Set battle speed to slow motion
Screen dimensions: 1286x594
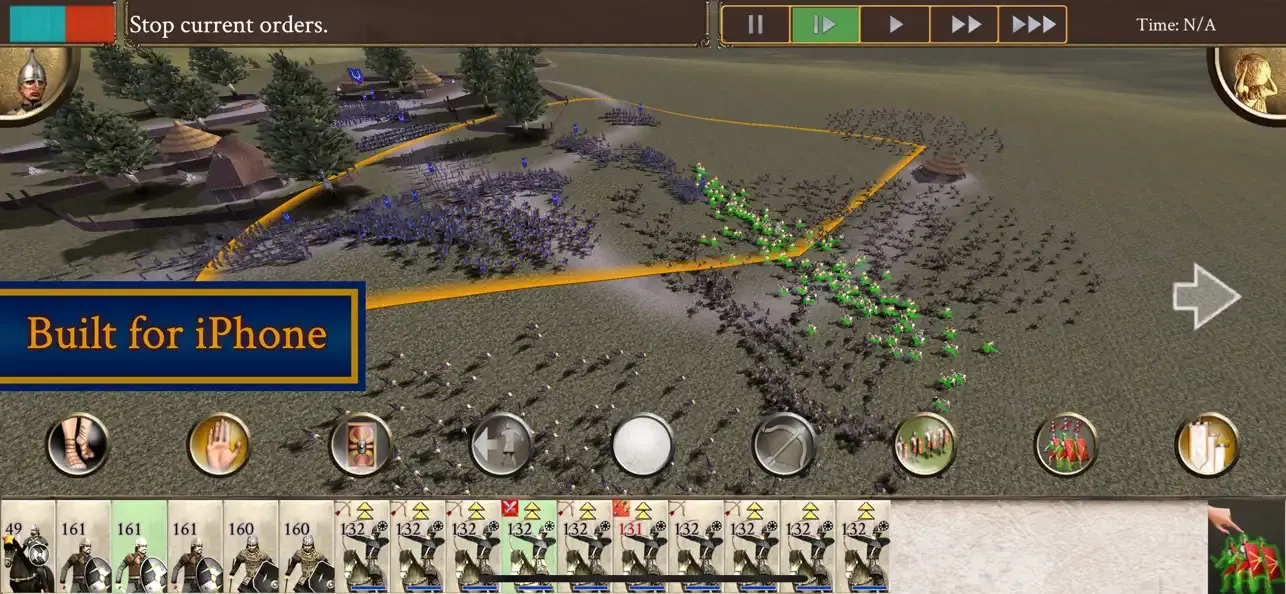(x=825, y=24)
